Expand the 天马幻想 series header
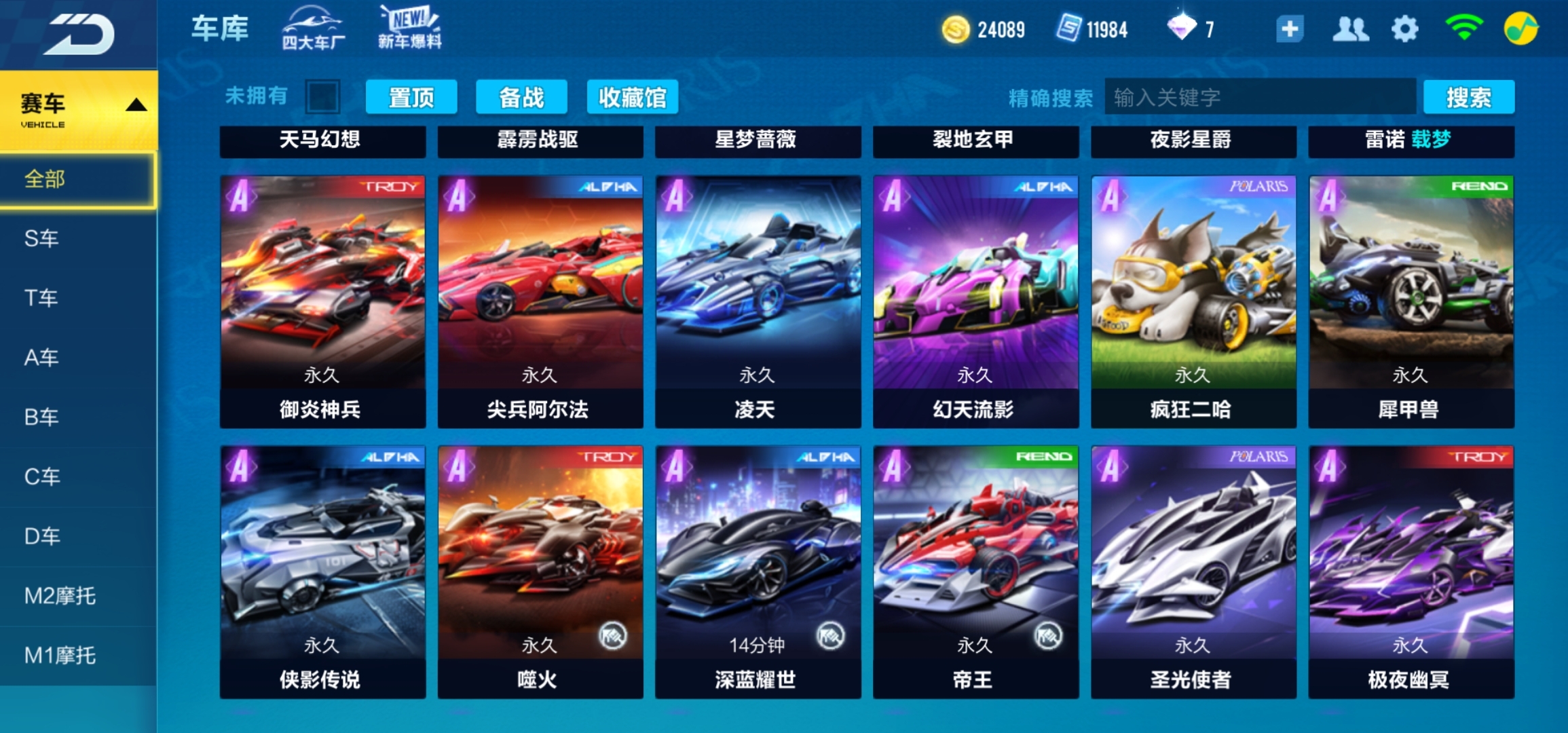This screenshot has width=1568, height=733. [322, 142]
